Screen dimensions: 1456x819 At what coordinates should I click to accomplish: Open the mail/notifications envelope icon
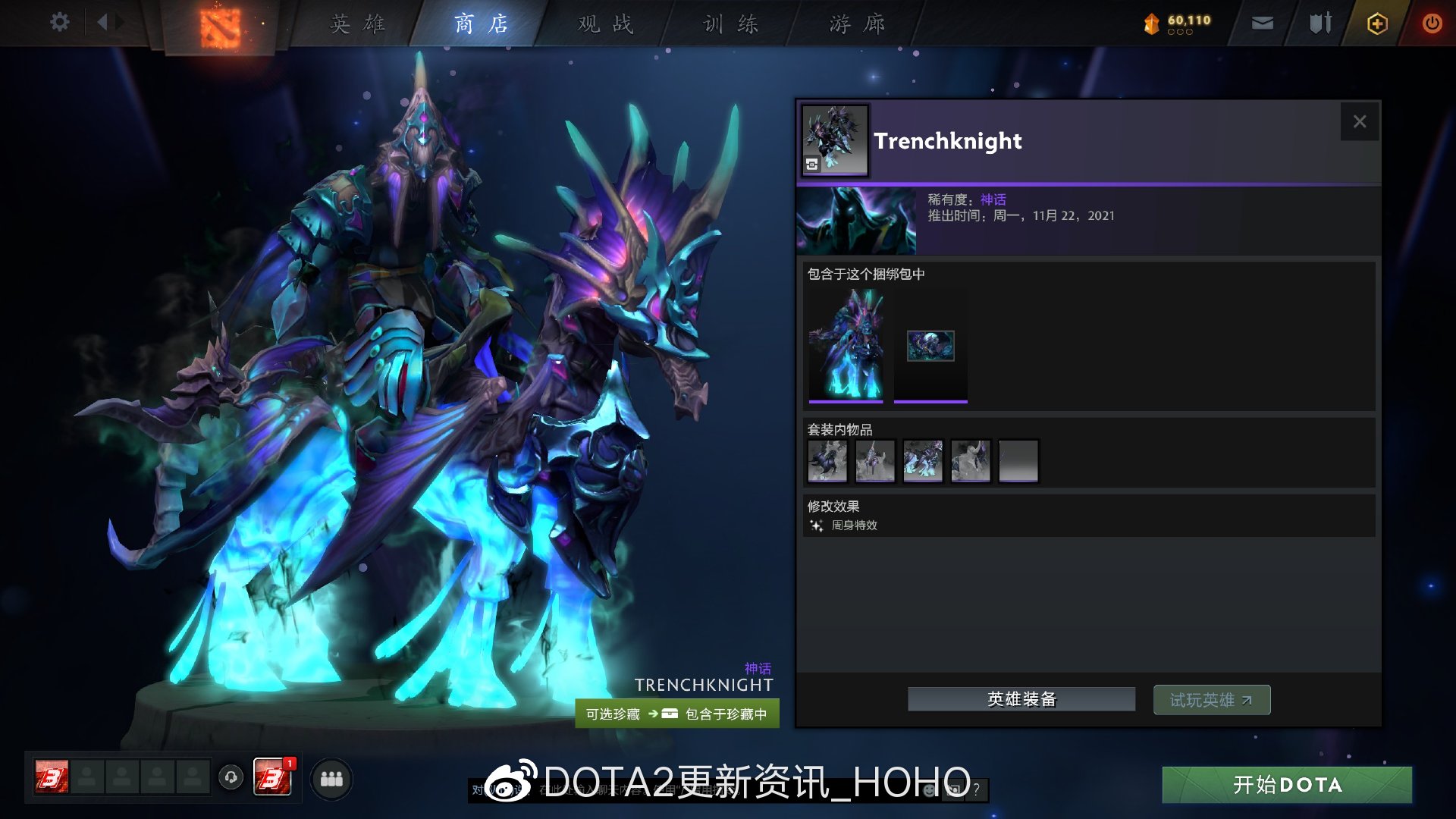1261,23
